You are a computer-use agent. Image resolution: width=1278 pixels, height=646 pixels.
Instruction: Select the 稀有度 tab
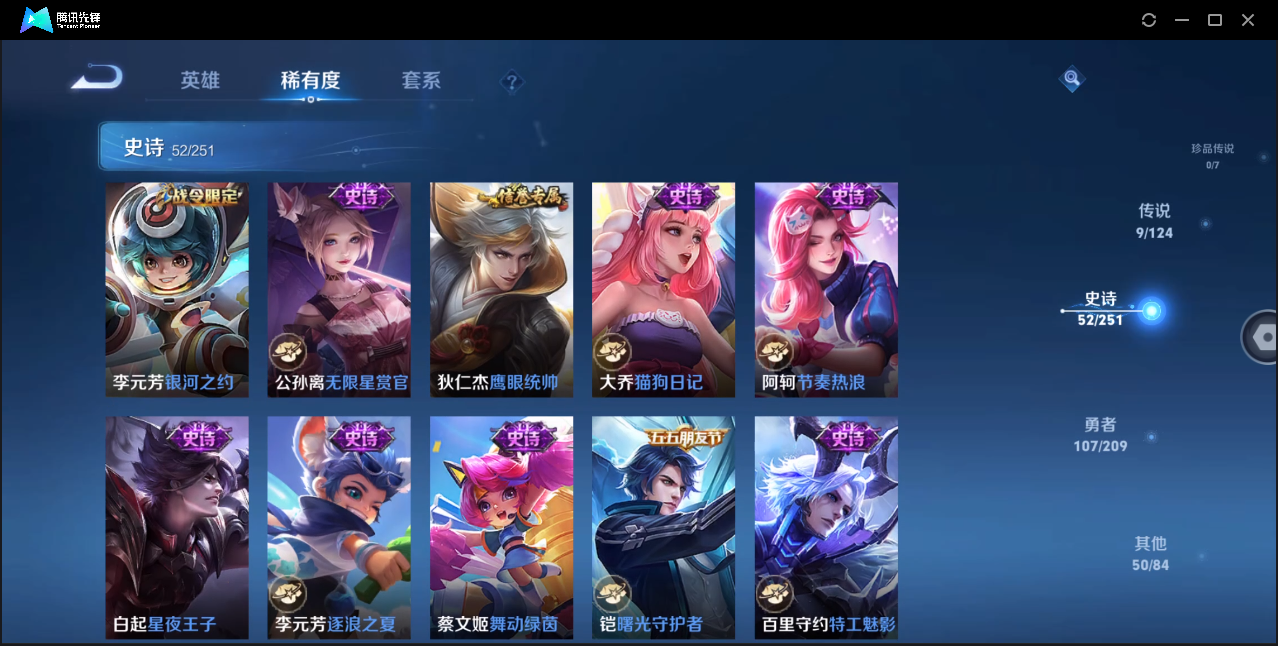[310, 80]
